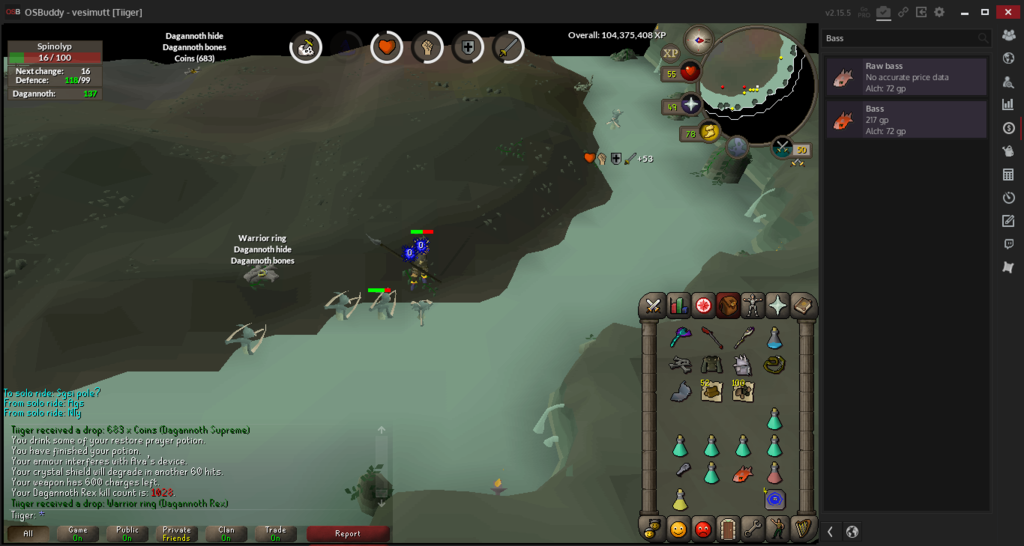Click the compass above the minimap
Viewport: 1024px width, 546px height.
point(699,41)
